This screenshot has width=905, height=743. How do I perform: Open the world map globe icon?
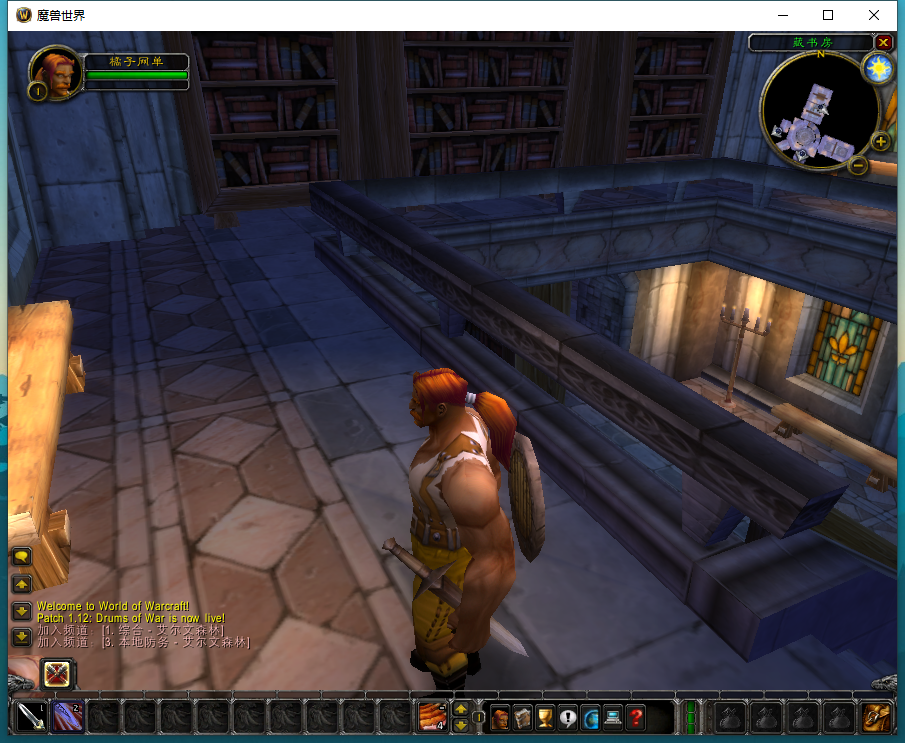pyautogui.click(x=590, y=717)
